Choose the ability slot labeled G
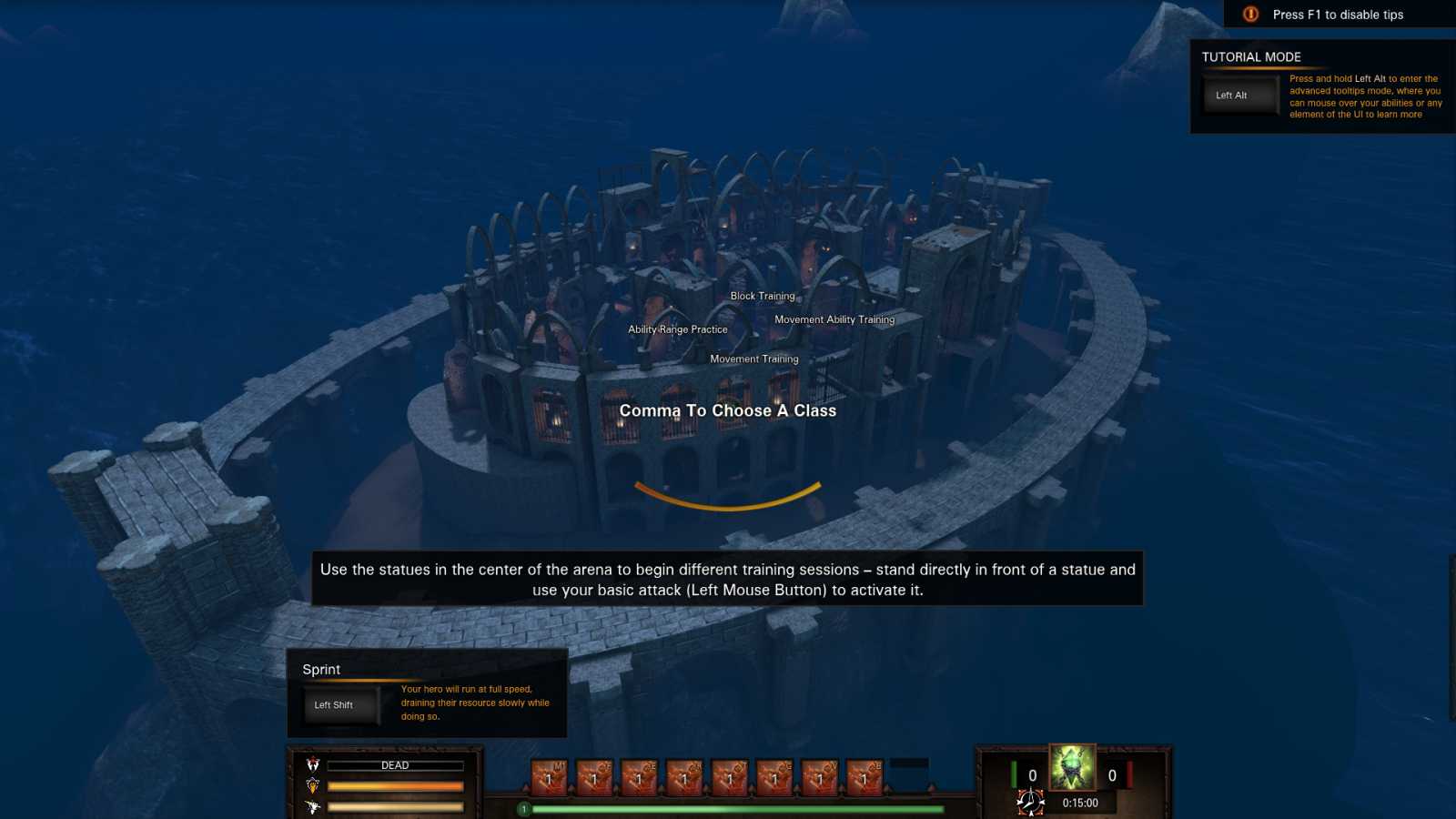This screenshot has width=1456, height=819. pyautogui.click(x=774, y=778)
